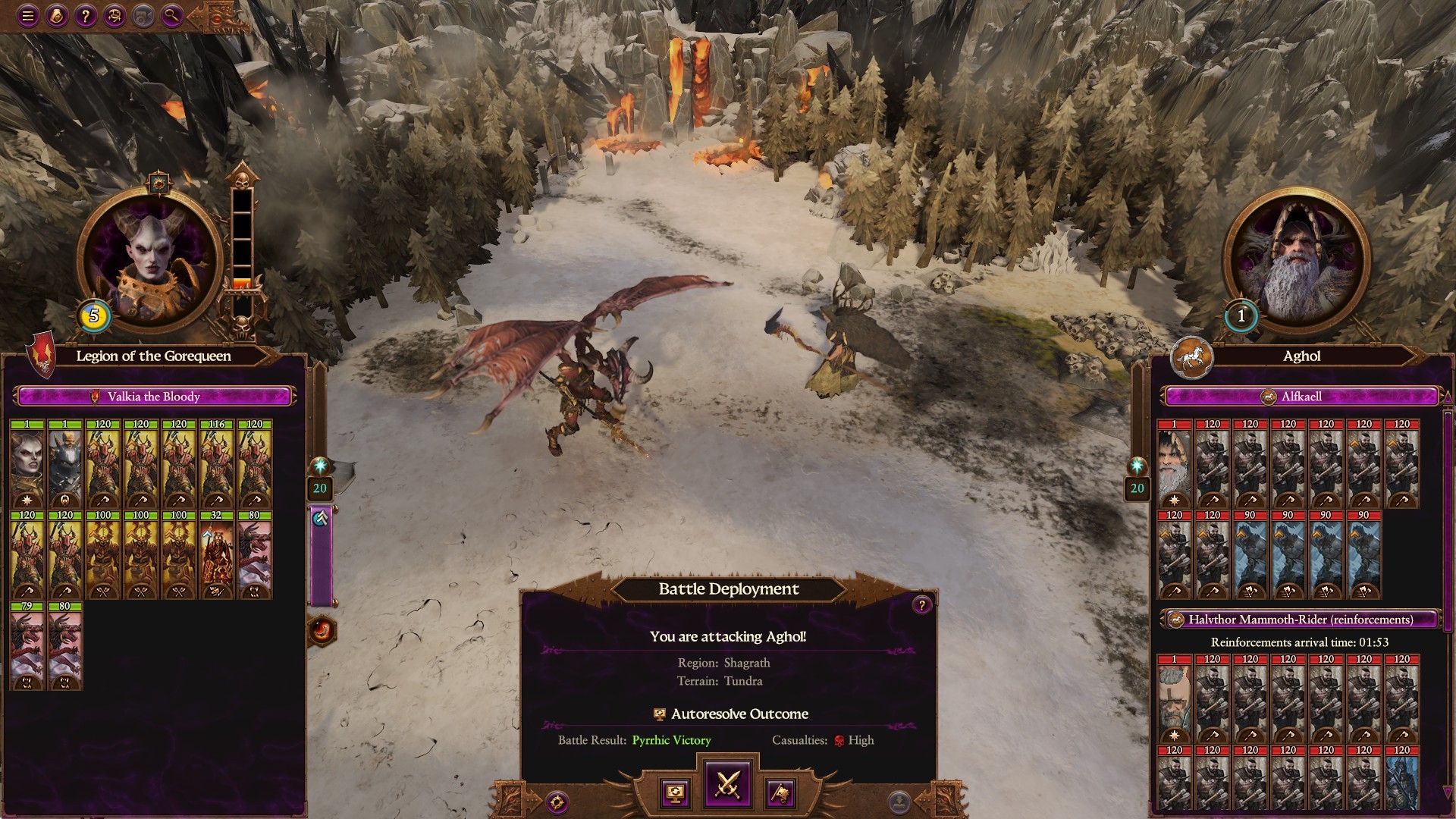This screenshot has height=819, width=1456.
Task: Select the Halvthor Mammoth-Rider reinforcements header
Action: point(1300,620)
